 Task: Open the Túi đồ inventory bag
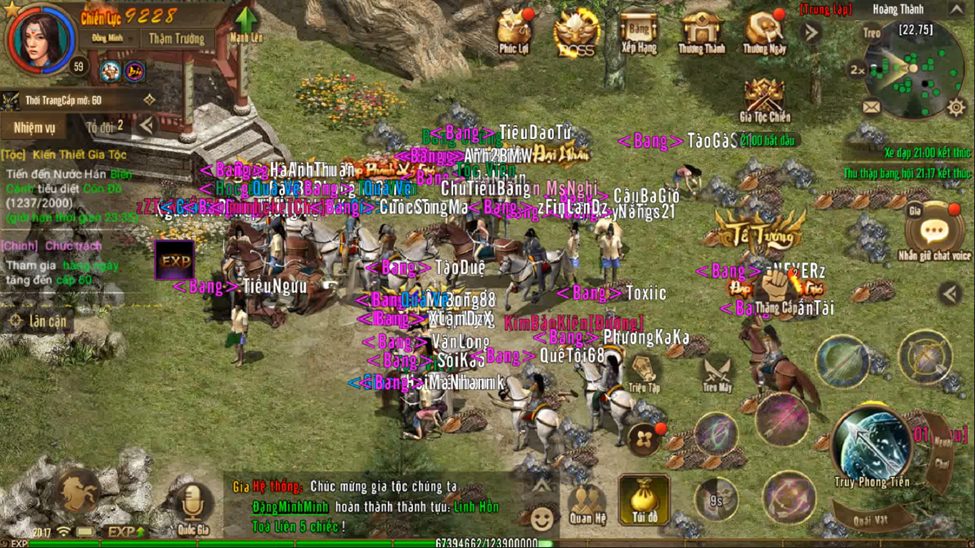(643, 496)
